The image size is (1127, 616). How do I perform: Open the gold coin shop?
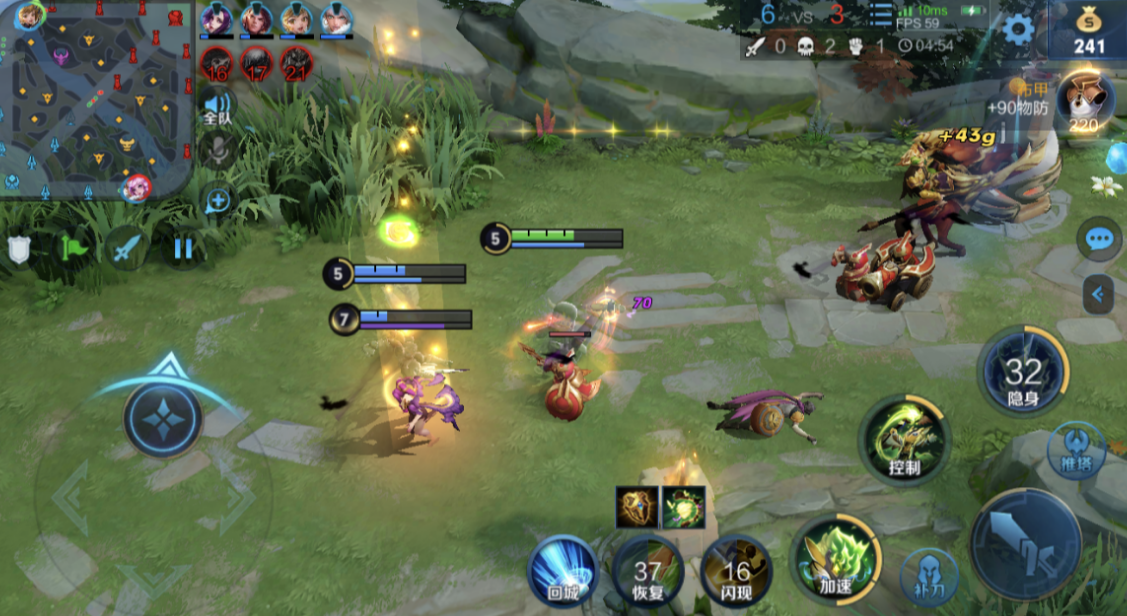[1089, 30]
